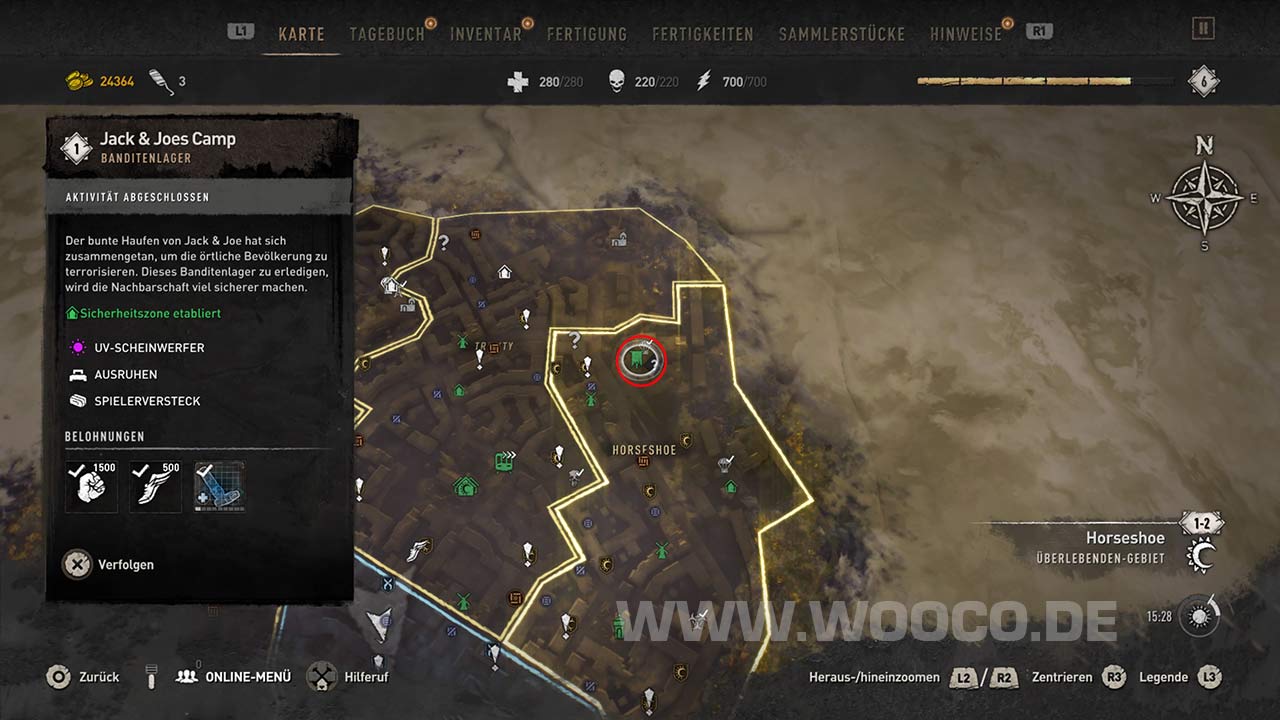Switch to the Tagebuch tab
The width and height of the screenshot is (1280, 720).
click(386, 34)
